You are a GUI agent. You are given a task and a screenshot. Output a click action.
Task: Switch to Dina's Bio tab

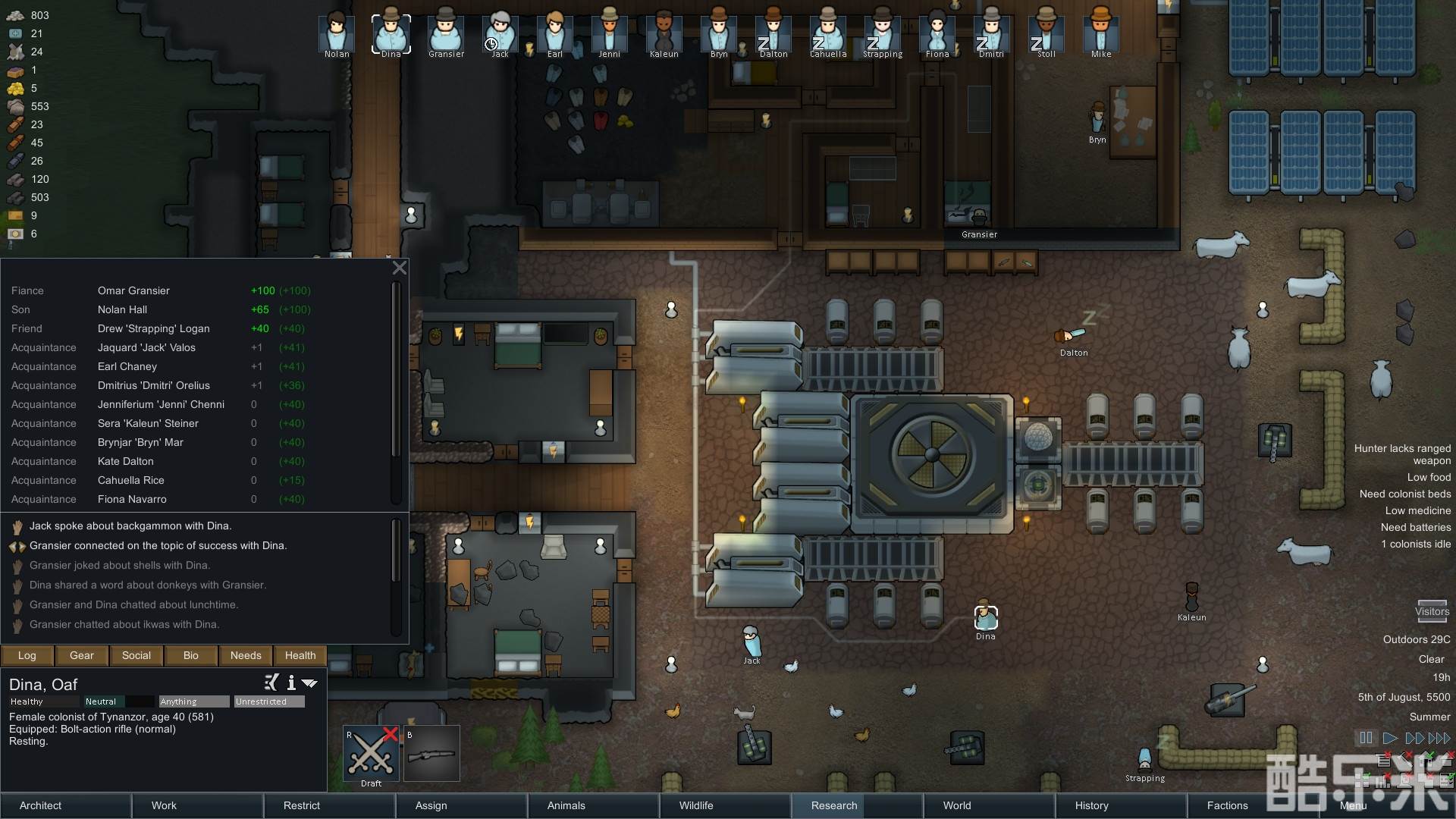(x=191, y=655)
